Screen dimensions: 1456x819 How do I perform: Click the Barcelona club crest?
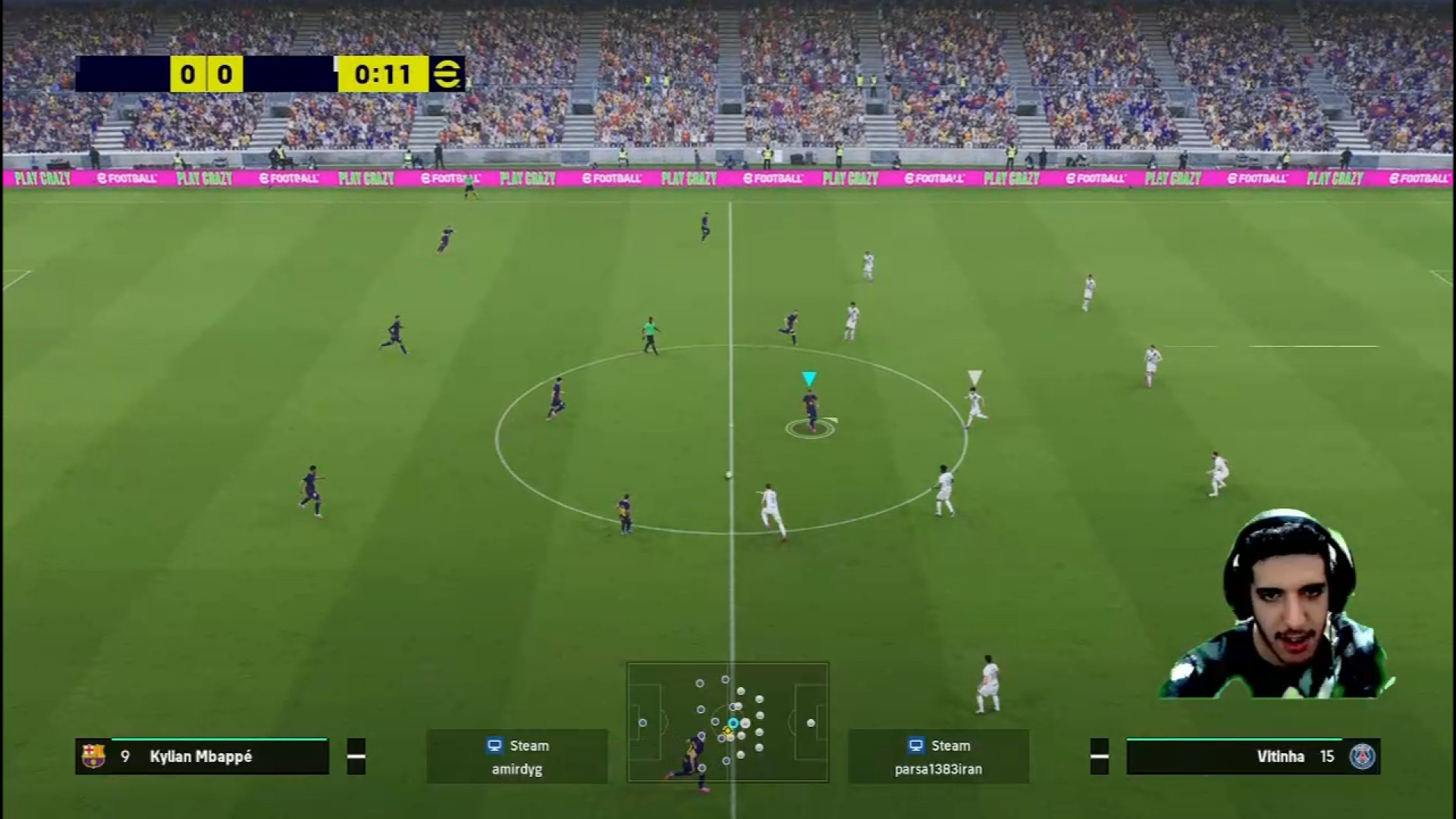[93, 756]
